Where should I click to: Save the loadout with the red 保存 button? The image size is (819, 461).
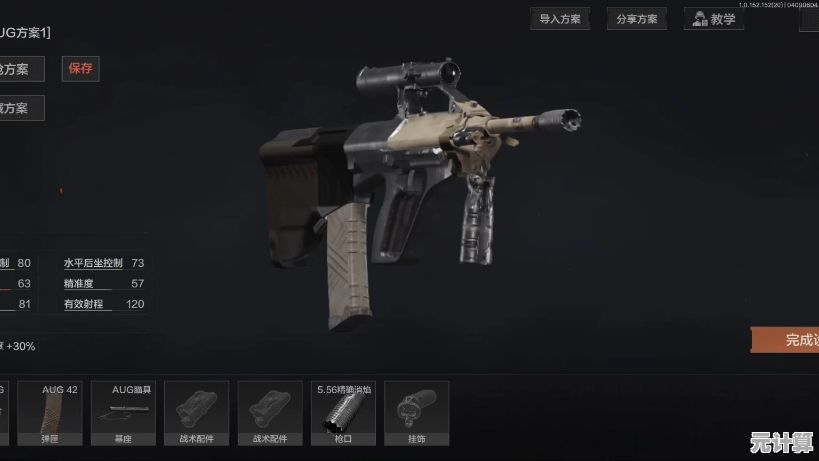point(80,69)
